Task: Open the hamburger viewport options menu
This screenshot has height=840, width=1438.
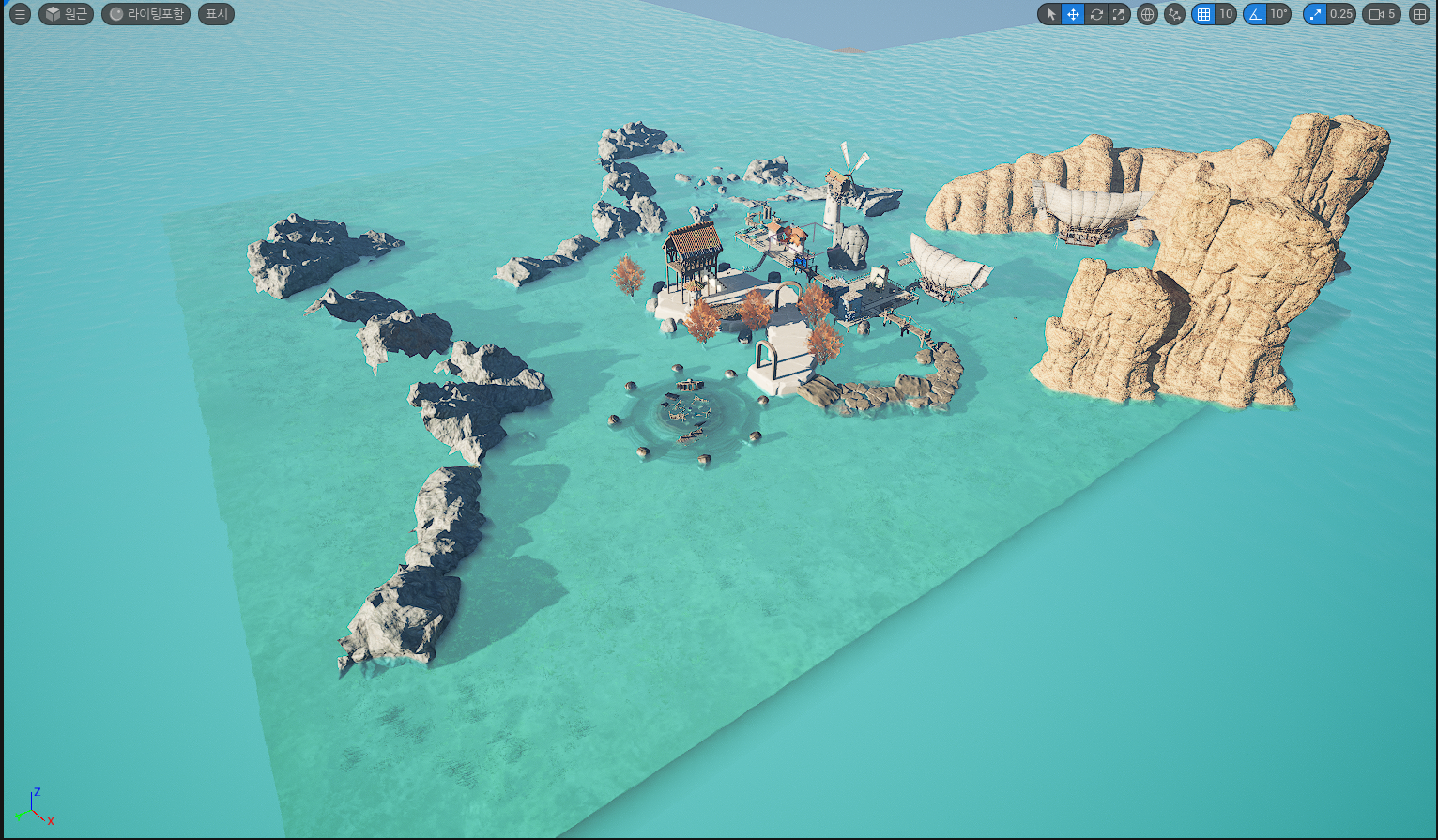Action: coord(20,14)
